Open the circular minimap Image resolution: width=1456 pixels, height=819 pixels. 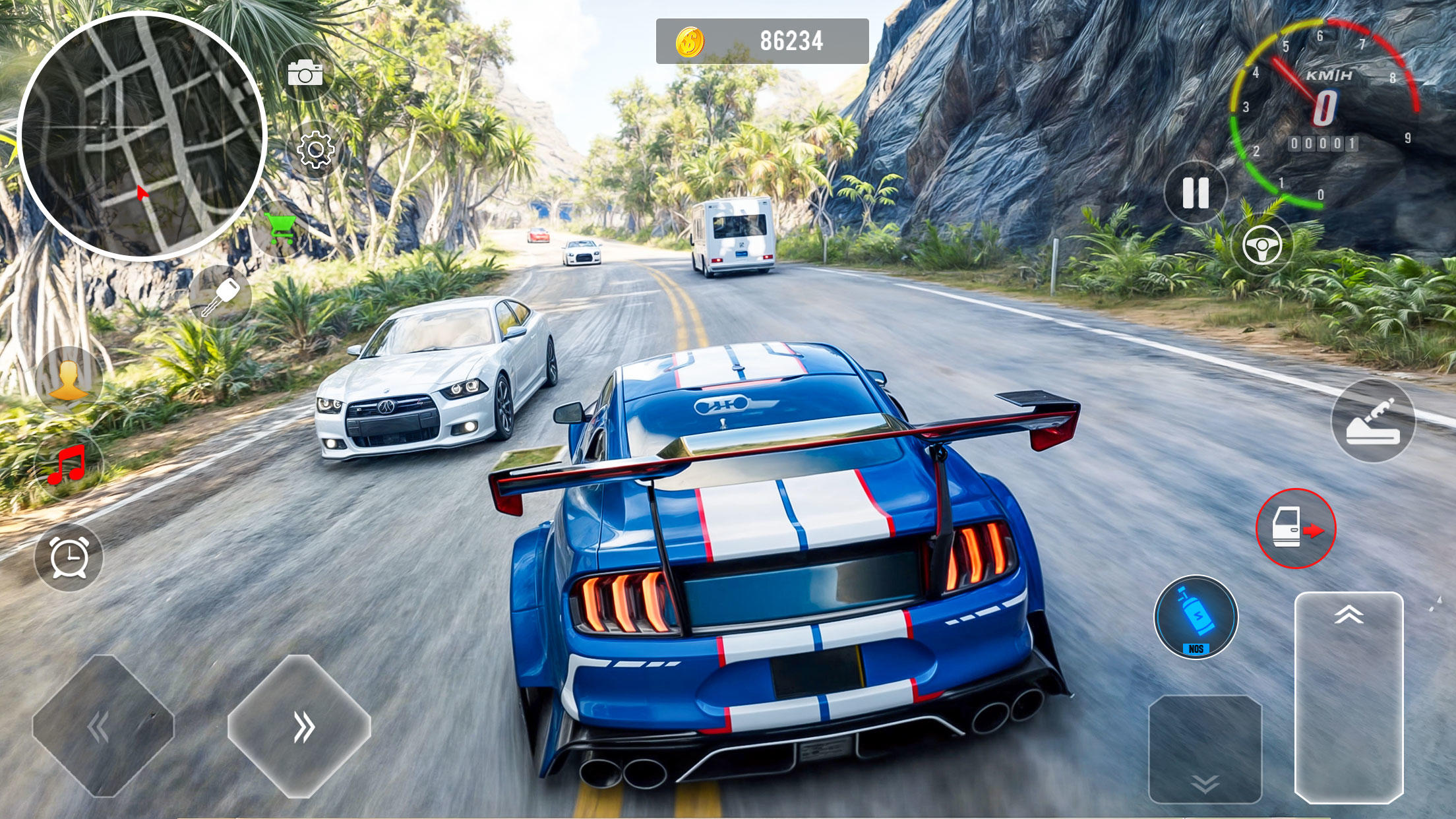(142, 135)
